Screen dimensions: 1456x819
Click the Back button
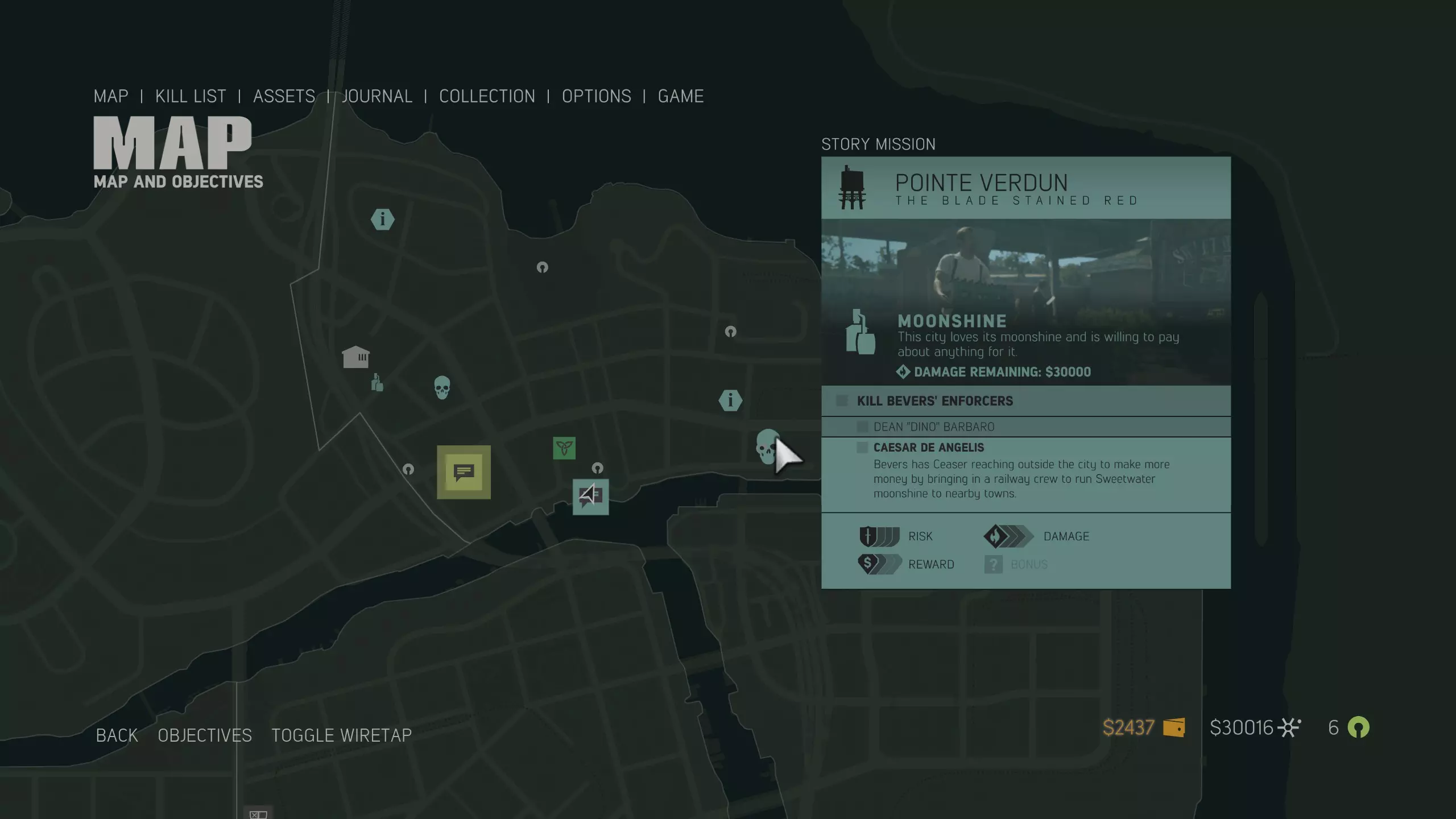click(x=117, y=735)
